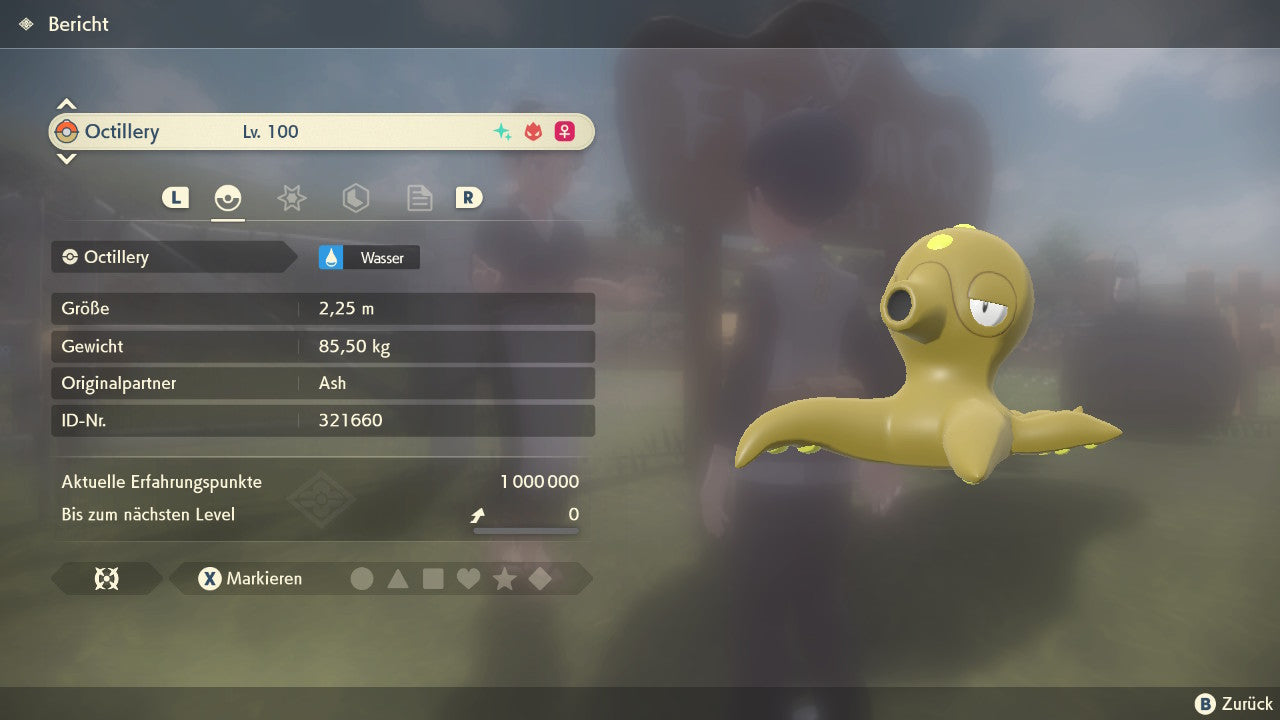Select the down arrow below Octillery's name
The width and height of the screenshot is (1280, 720).
66,158
